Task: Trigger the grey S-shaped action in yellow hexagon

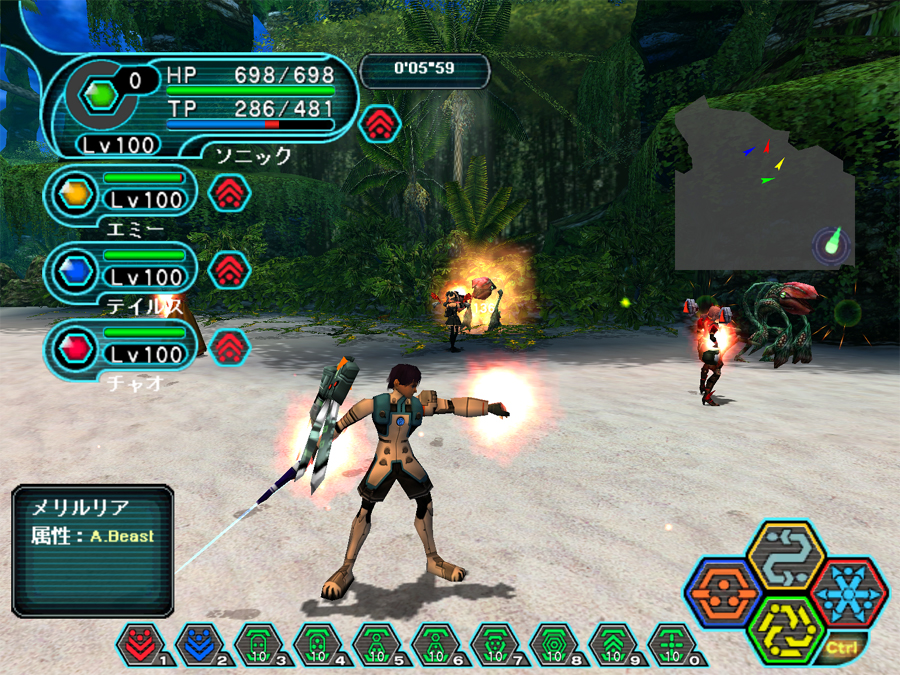Action: [785, 555]
